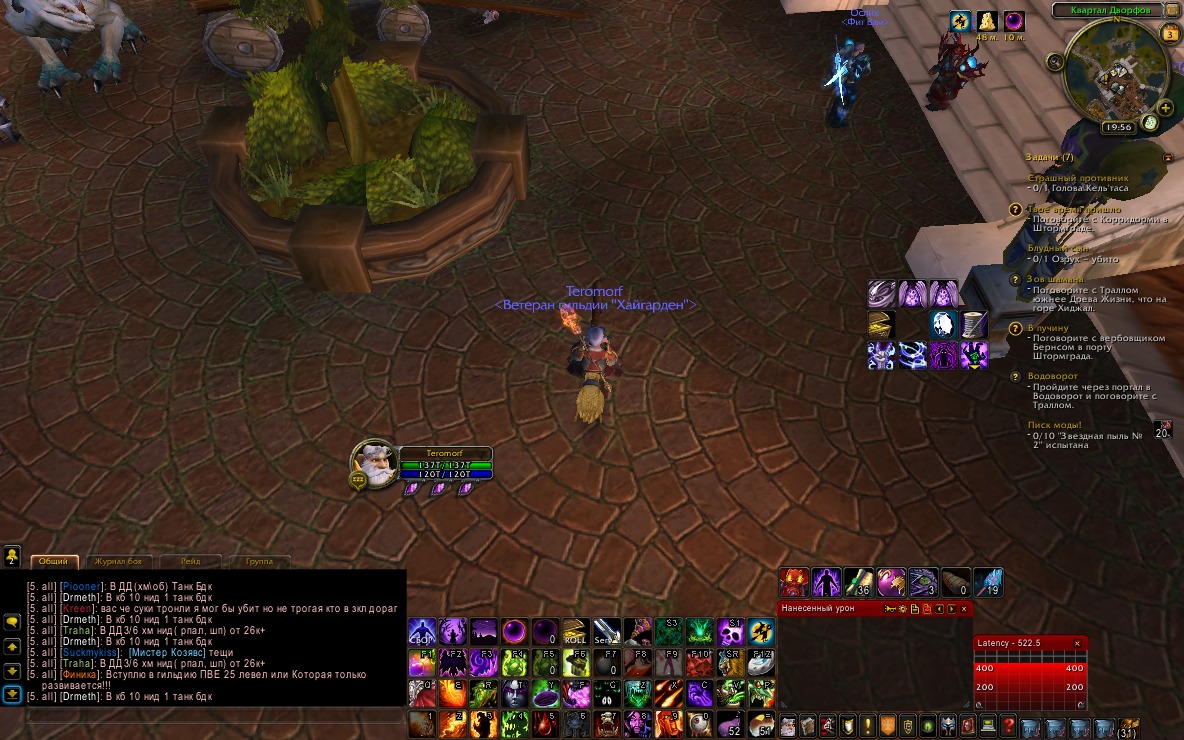Open the calendar button showing 3

[1171, 35]
